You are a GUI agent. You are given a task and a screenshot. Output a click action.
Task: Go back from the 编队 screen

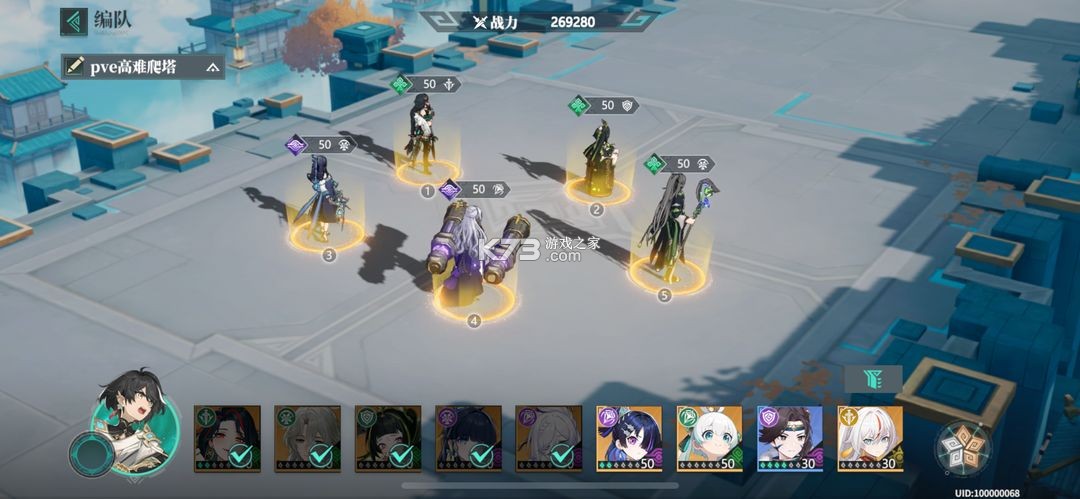74,20
